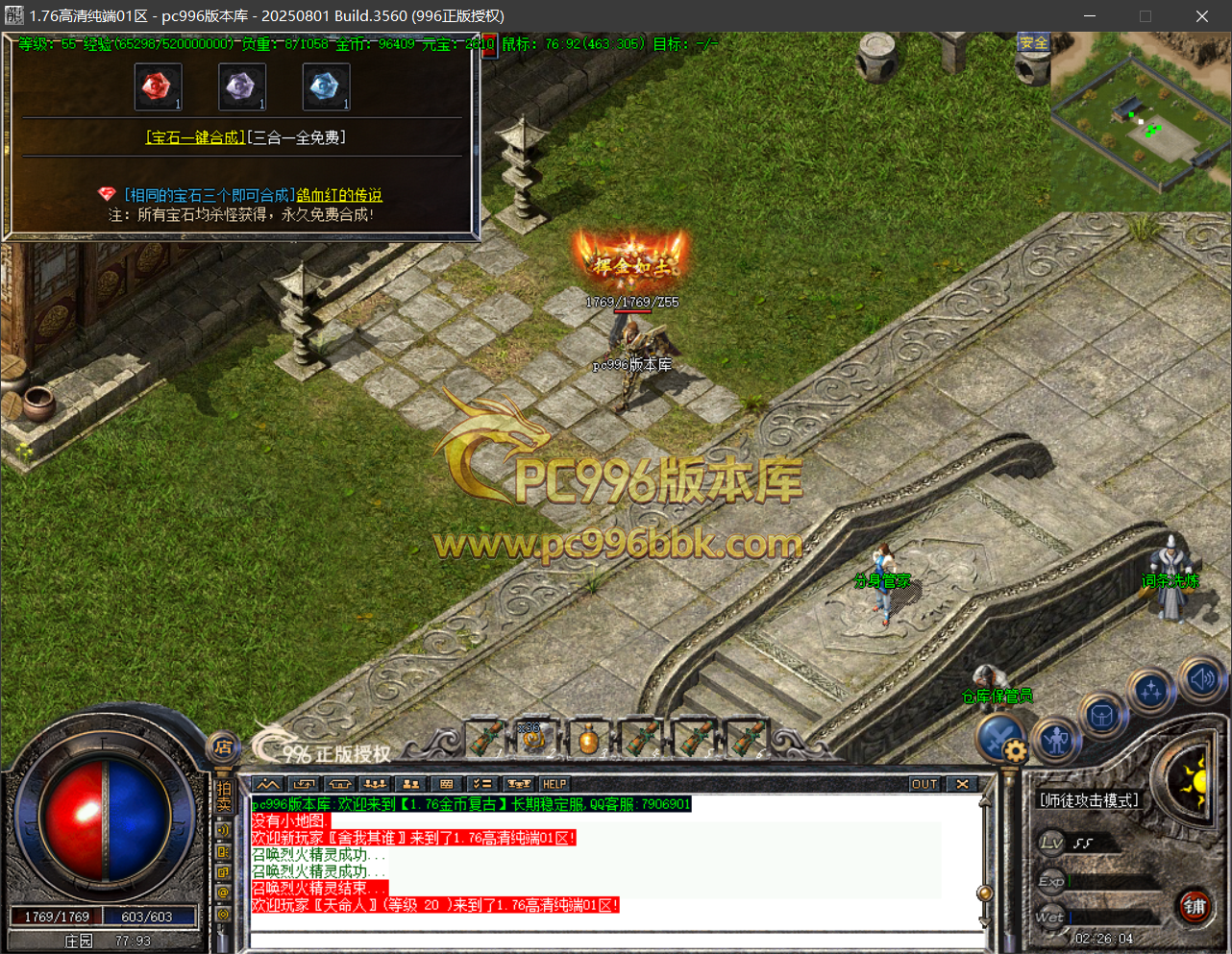Select the blue gem slot

coord(326,87)
